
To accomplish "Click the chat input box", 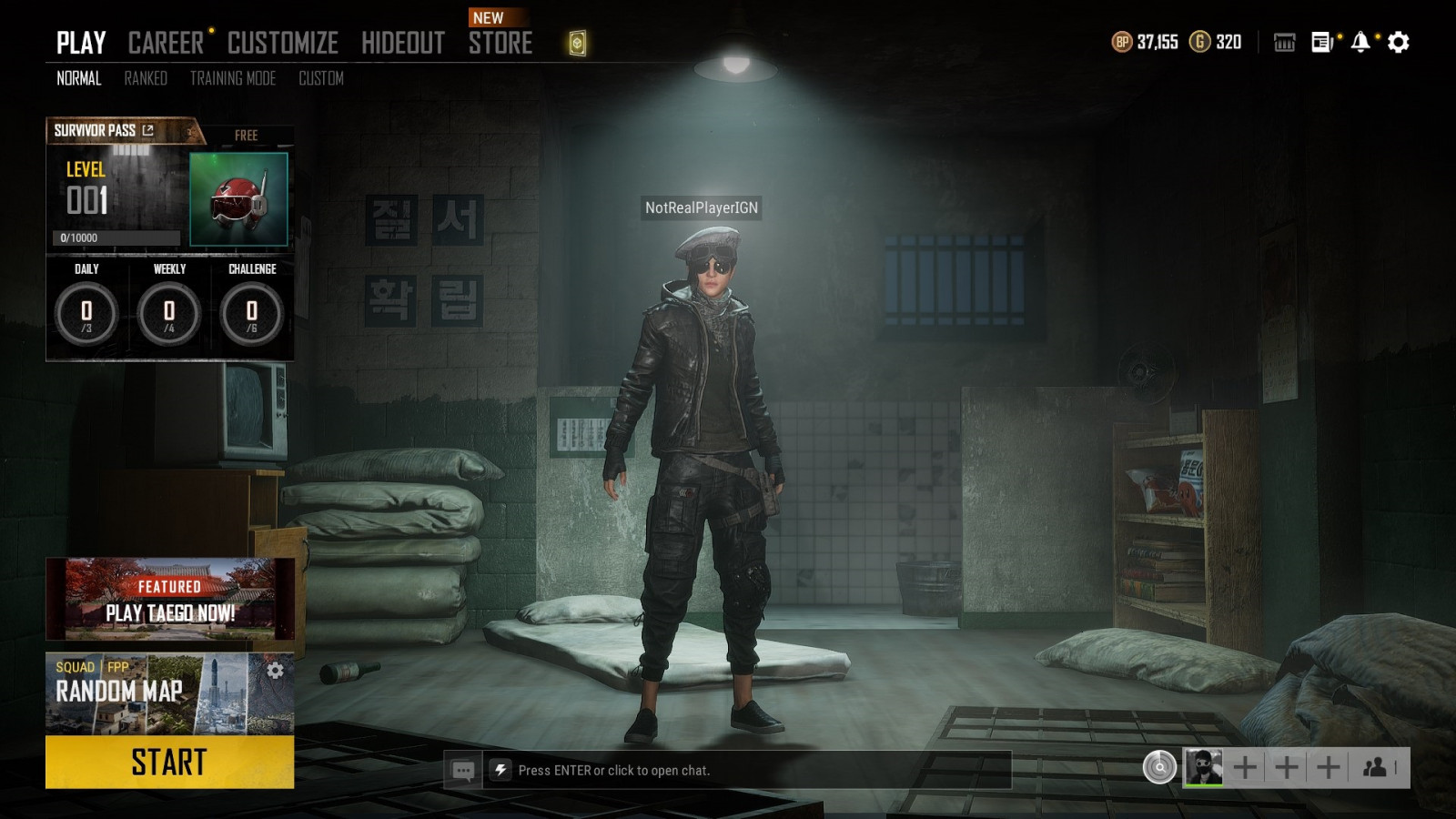I will pyautogui.click(x=746, y=770).
